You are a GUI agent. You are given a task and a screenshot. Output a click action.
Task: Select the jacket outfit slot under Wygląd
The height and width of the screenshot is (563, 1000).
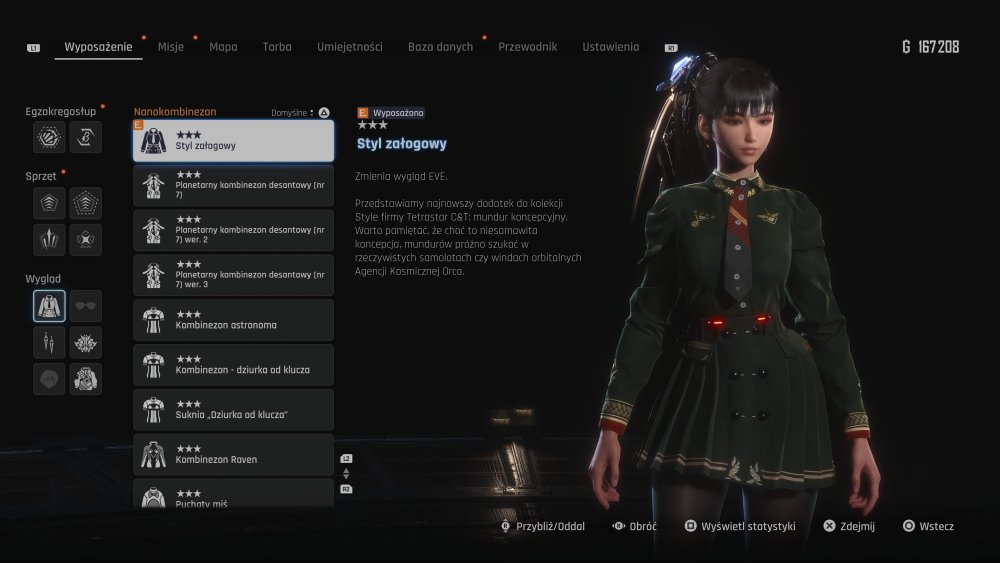(x=49, y=306)
